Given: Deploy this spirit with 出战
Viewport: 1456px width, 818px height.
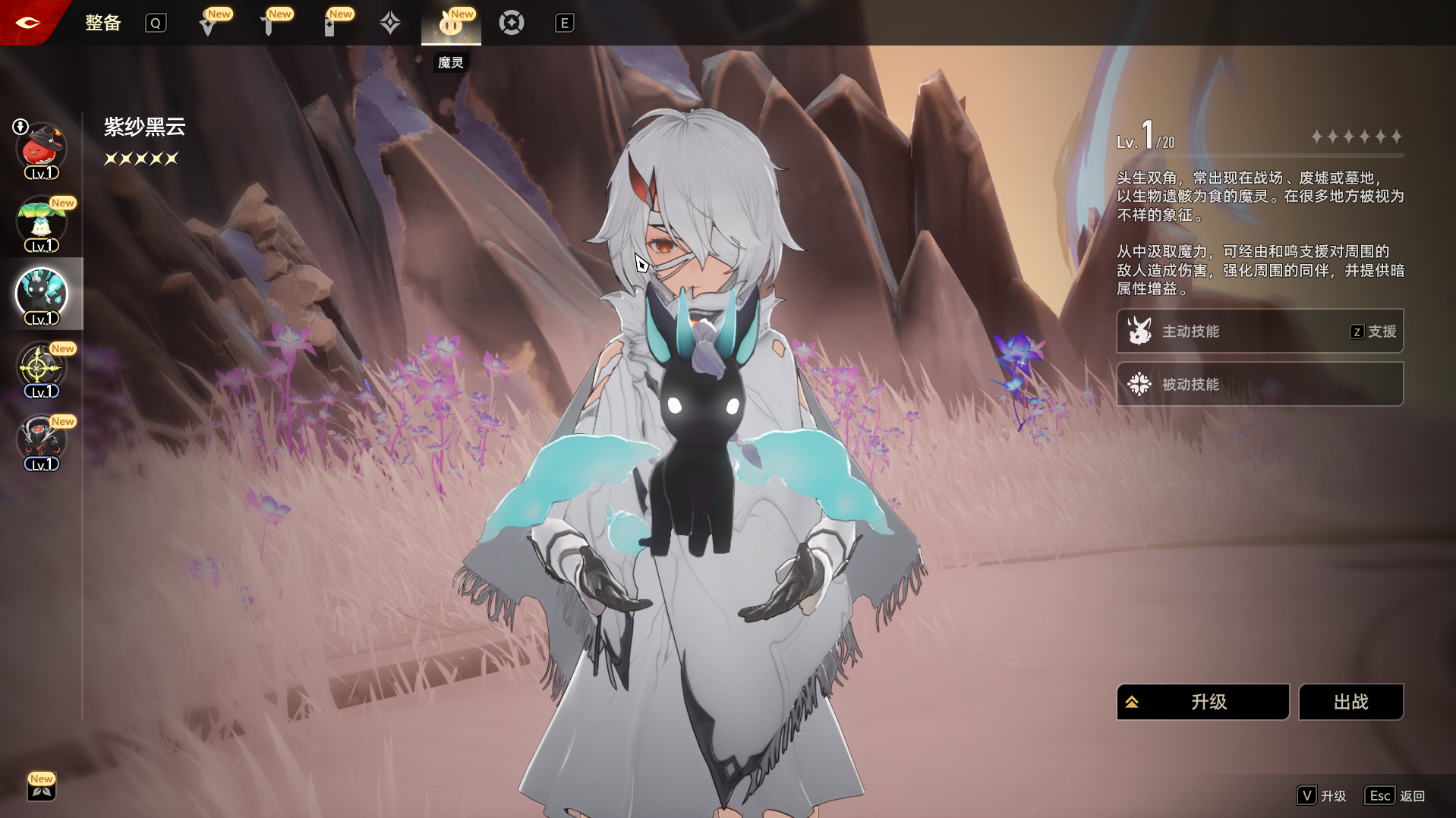Looking at the screenshot, I should click(1350, 702).
